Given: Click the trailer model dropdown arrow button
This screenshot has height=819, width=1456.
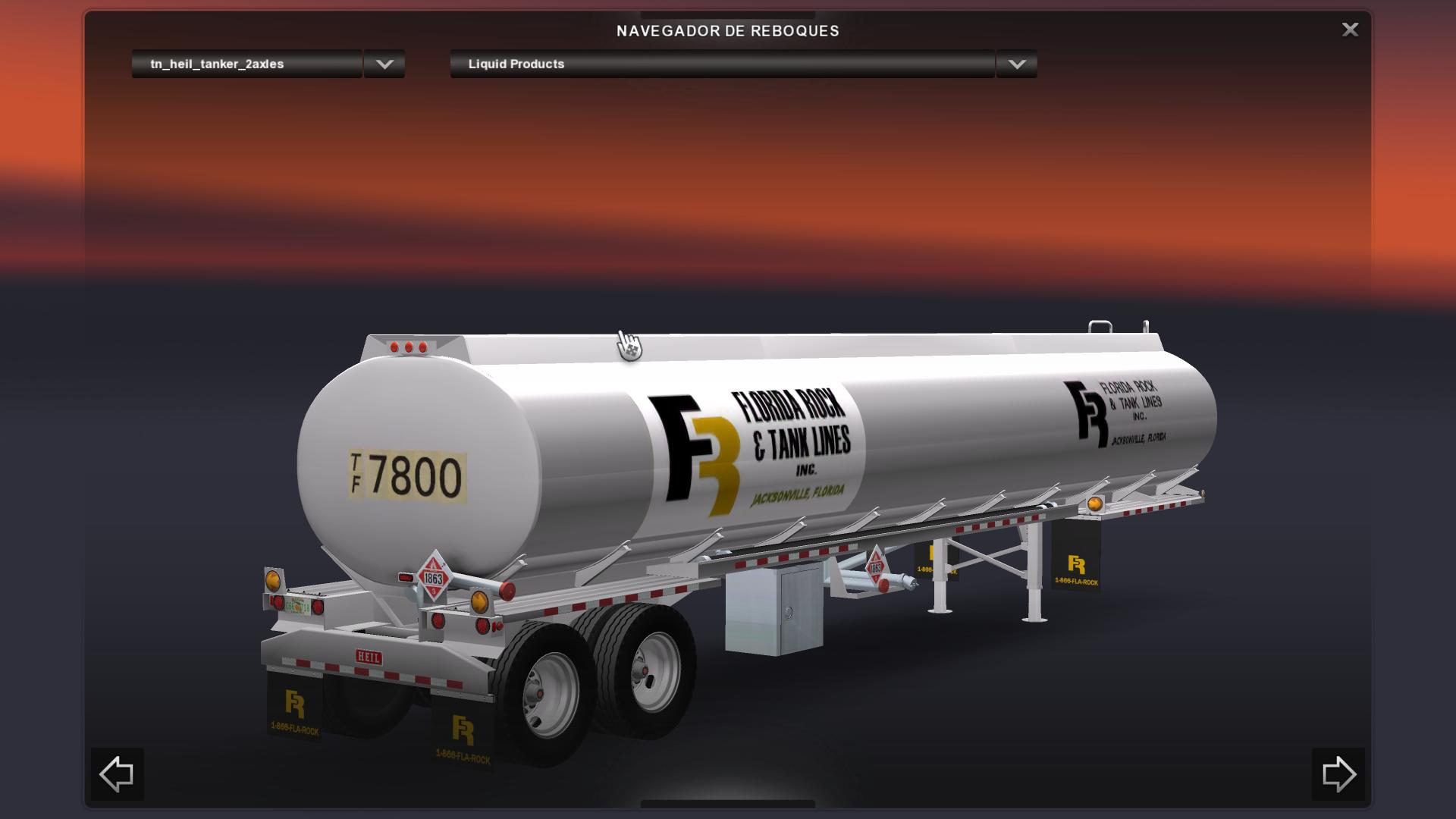Looking at the screenshot, I should point(384,64).
